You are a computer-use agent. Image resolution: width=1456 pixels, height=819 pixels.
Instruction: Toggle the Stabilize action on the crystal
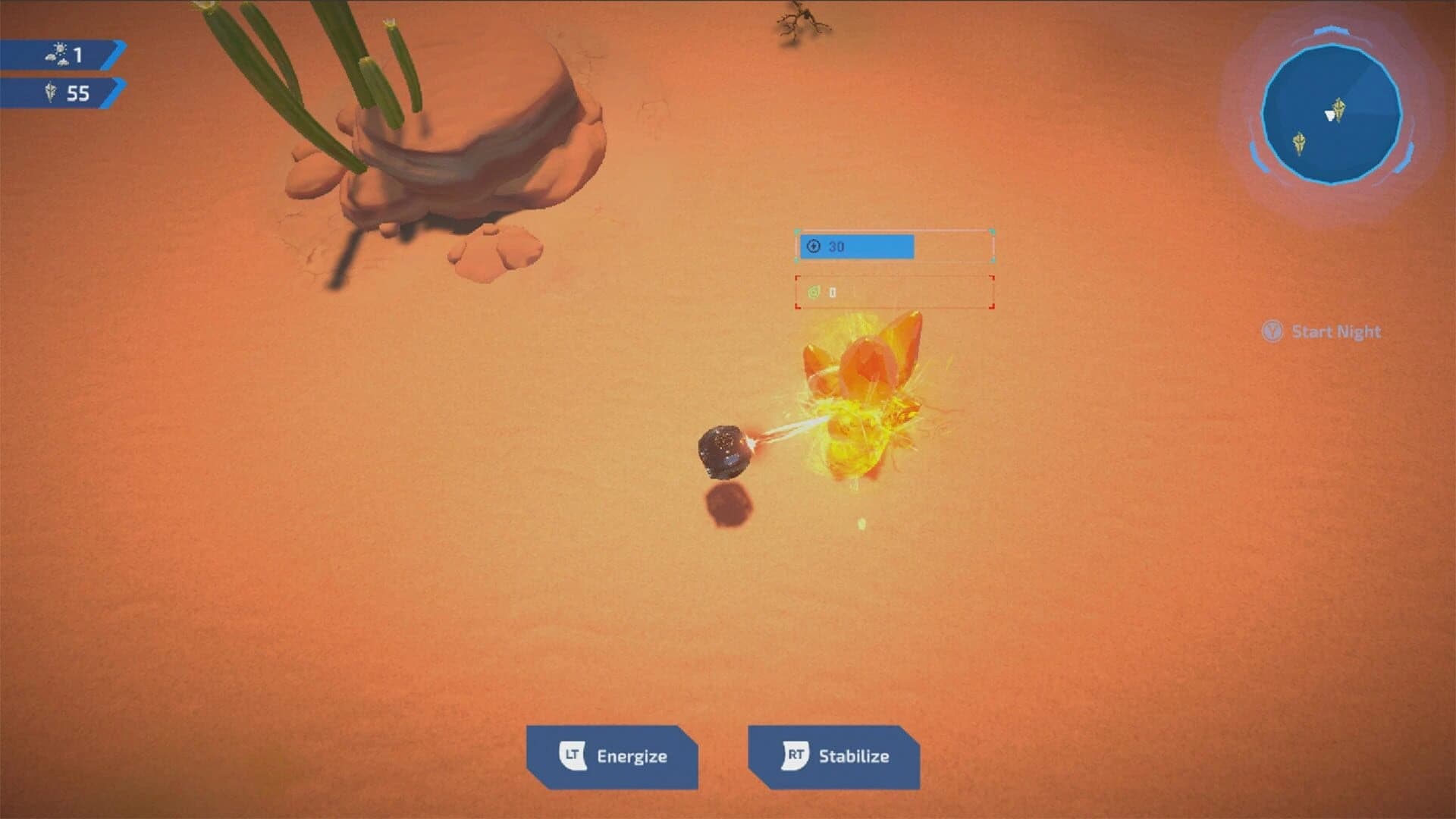(x=834, y=755)
